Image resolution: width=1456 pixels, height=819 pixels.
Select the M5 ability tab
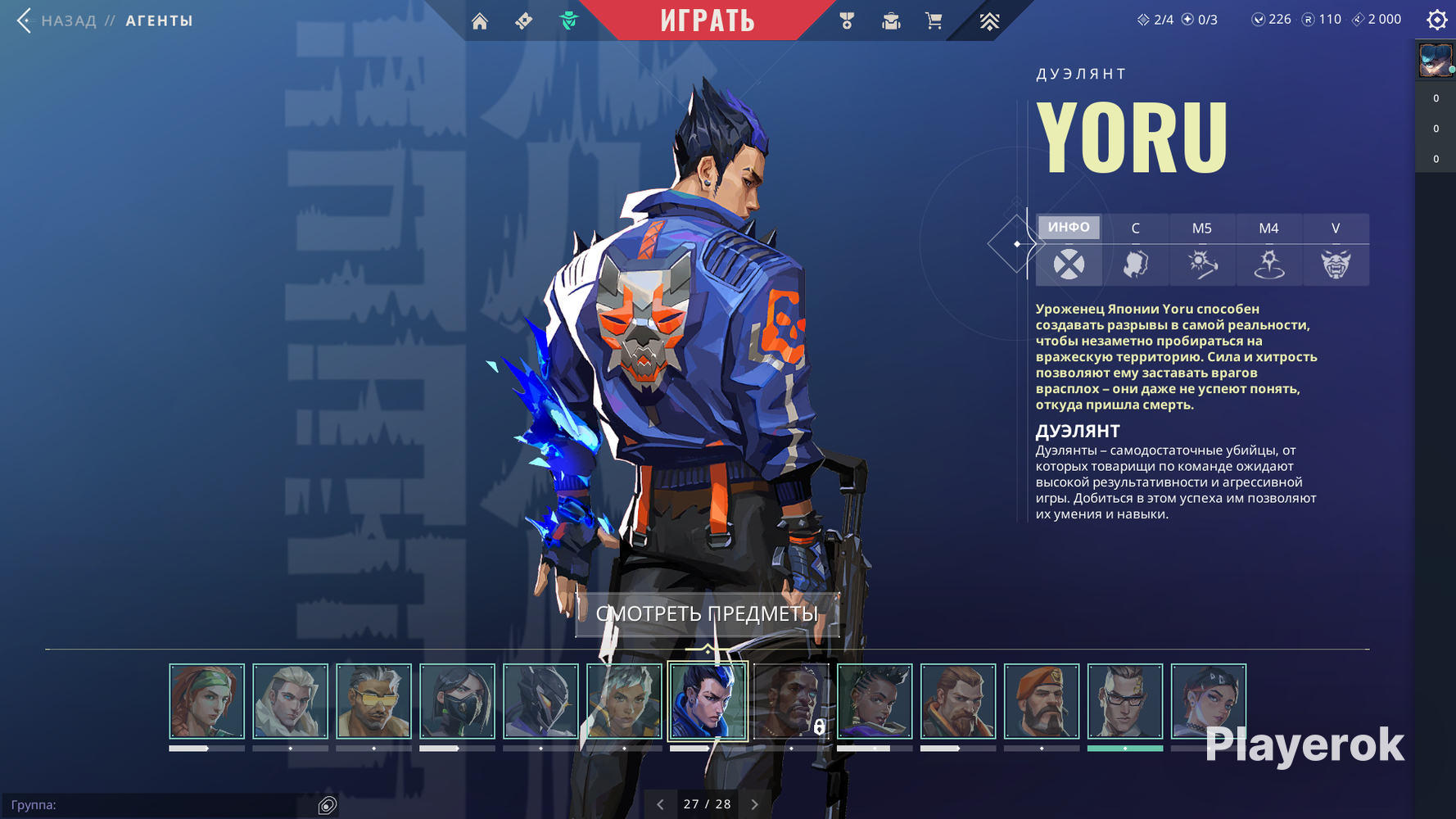pos(1201,229)
